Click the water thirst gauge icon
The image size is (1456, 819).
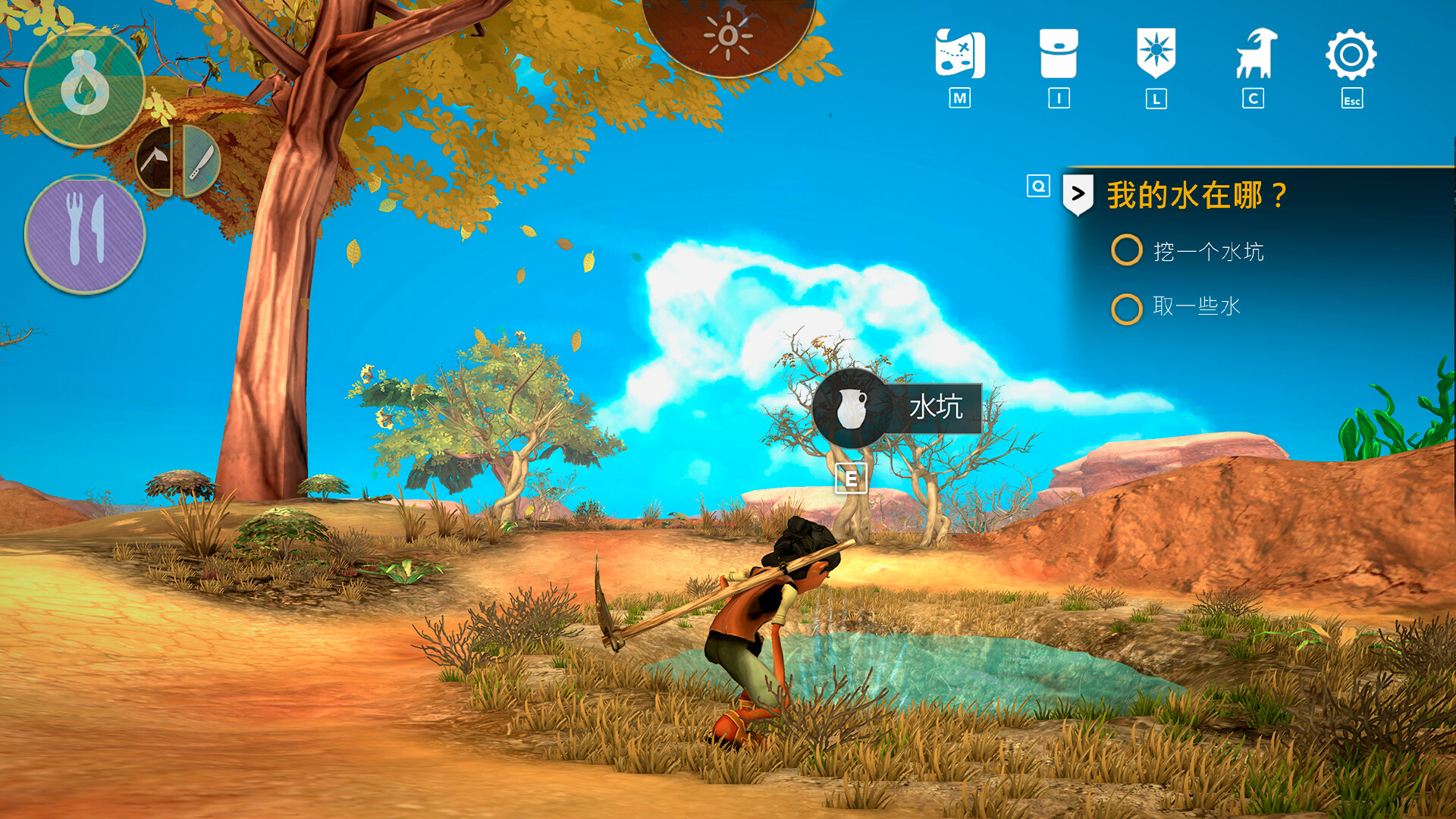click(85, 88)
